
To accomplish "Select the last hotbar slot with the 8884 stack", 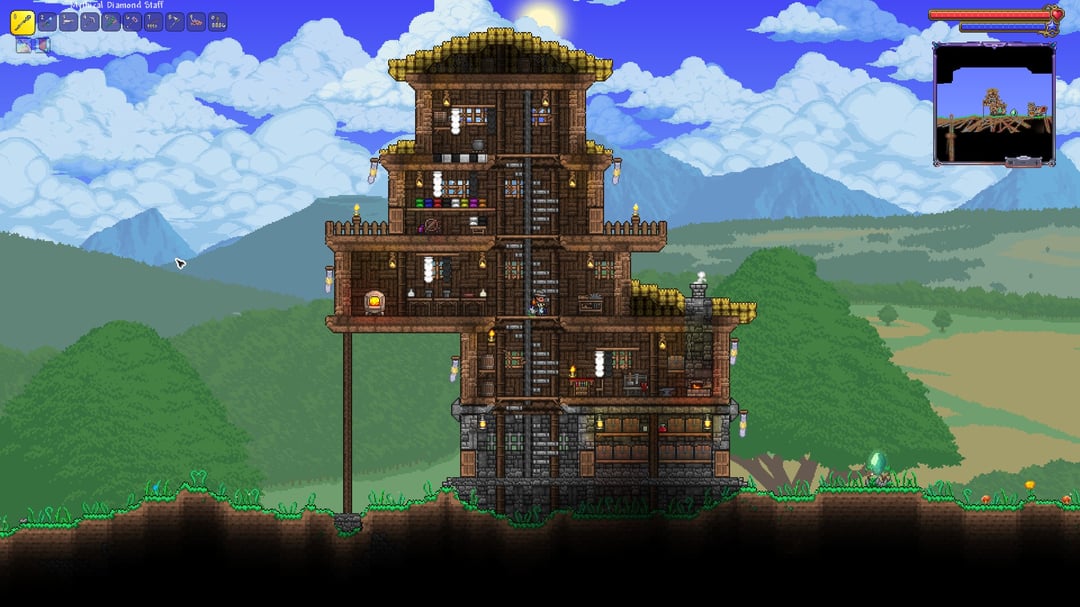I will [217, 21].
